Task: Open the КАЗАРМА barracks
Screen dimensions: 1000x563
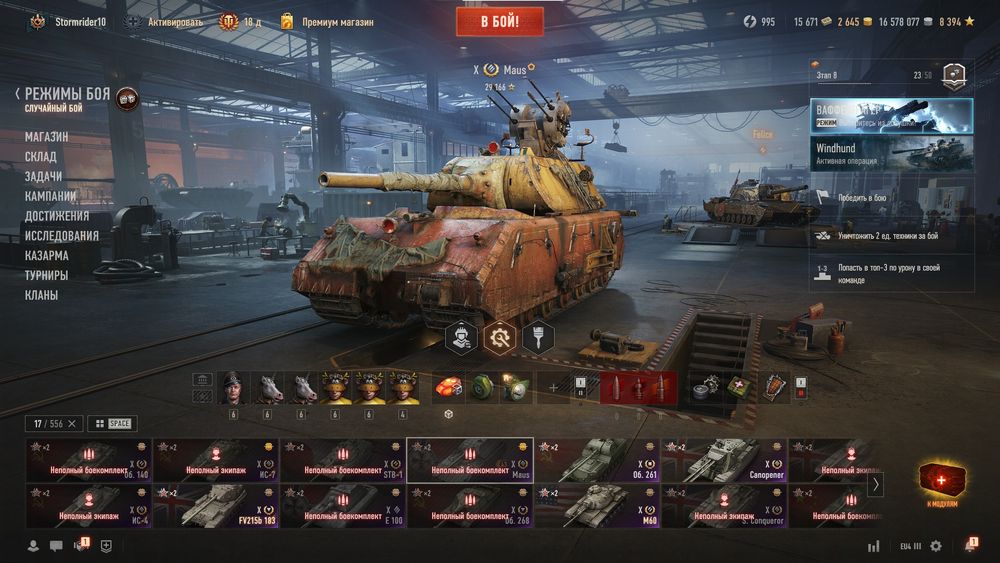Action: 47,255
